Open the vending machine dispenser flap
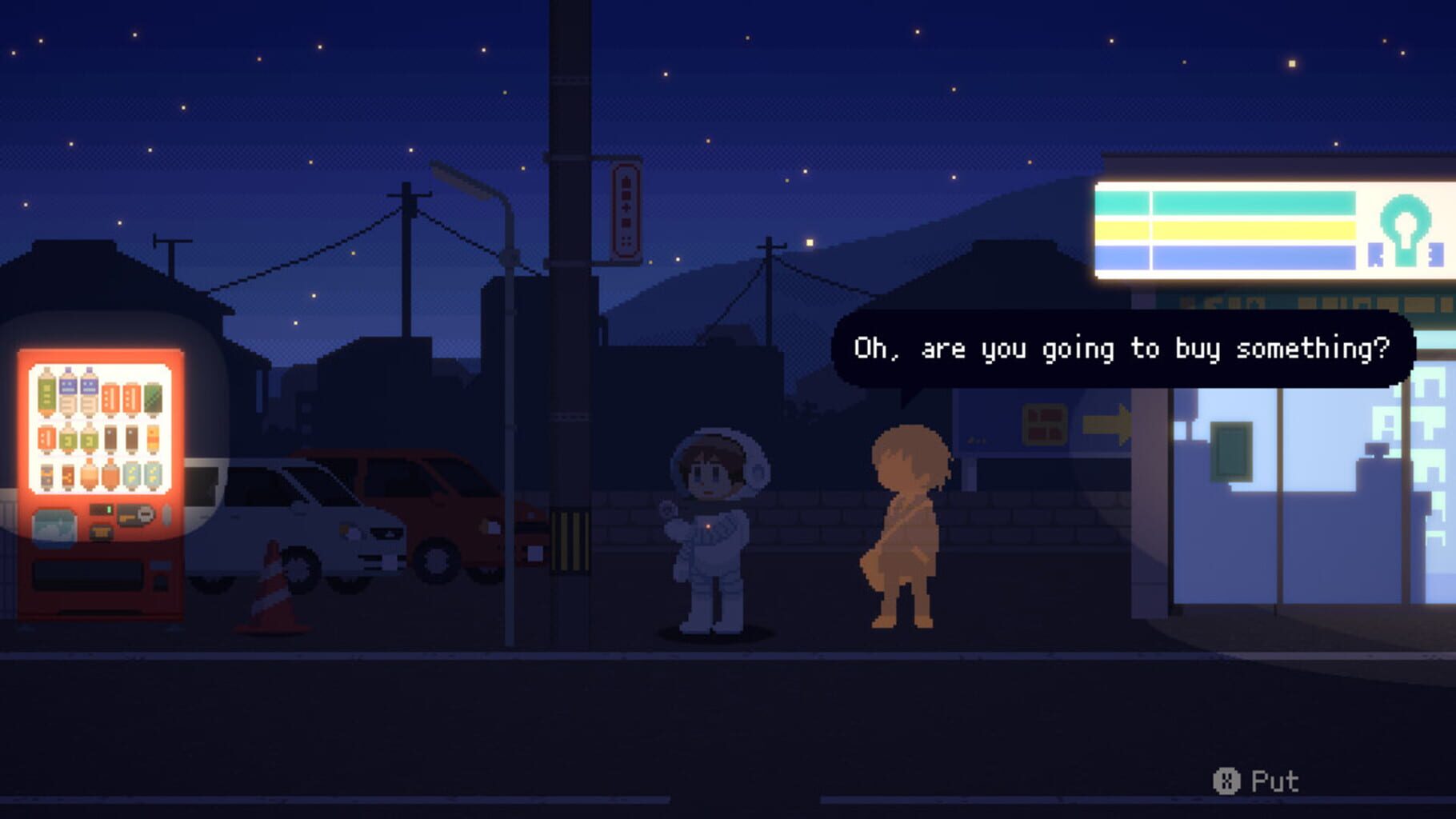Viewport: 1456px width, 819px height. [x=88, y=574]
